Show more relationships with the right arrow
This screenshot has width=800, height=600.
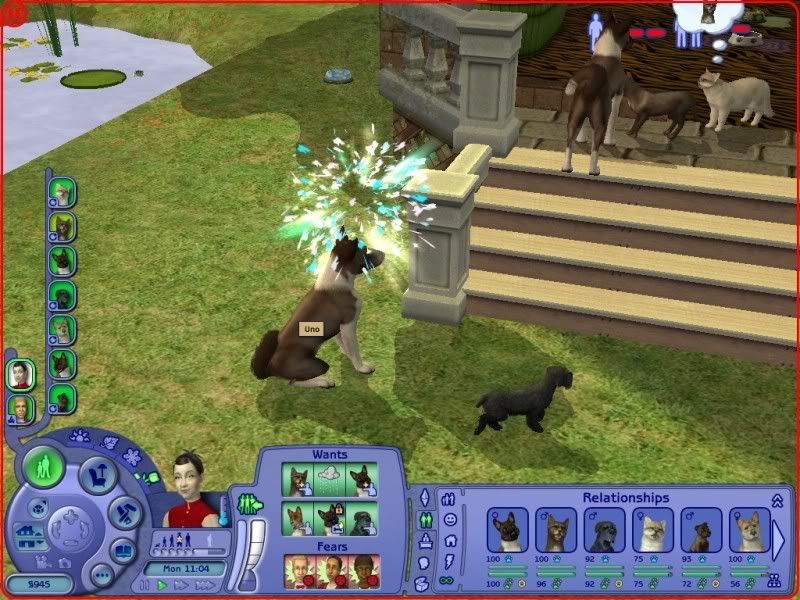[x=779, y=538]
